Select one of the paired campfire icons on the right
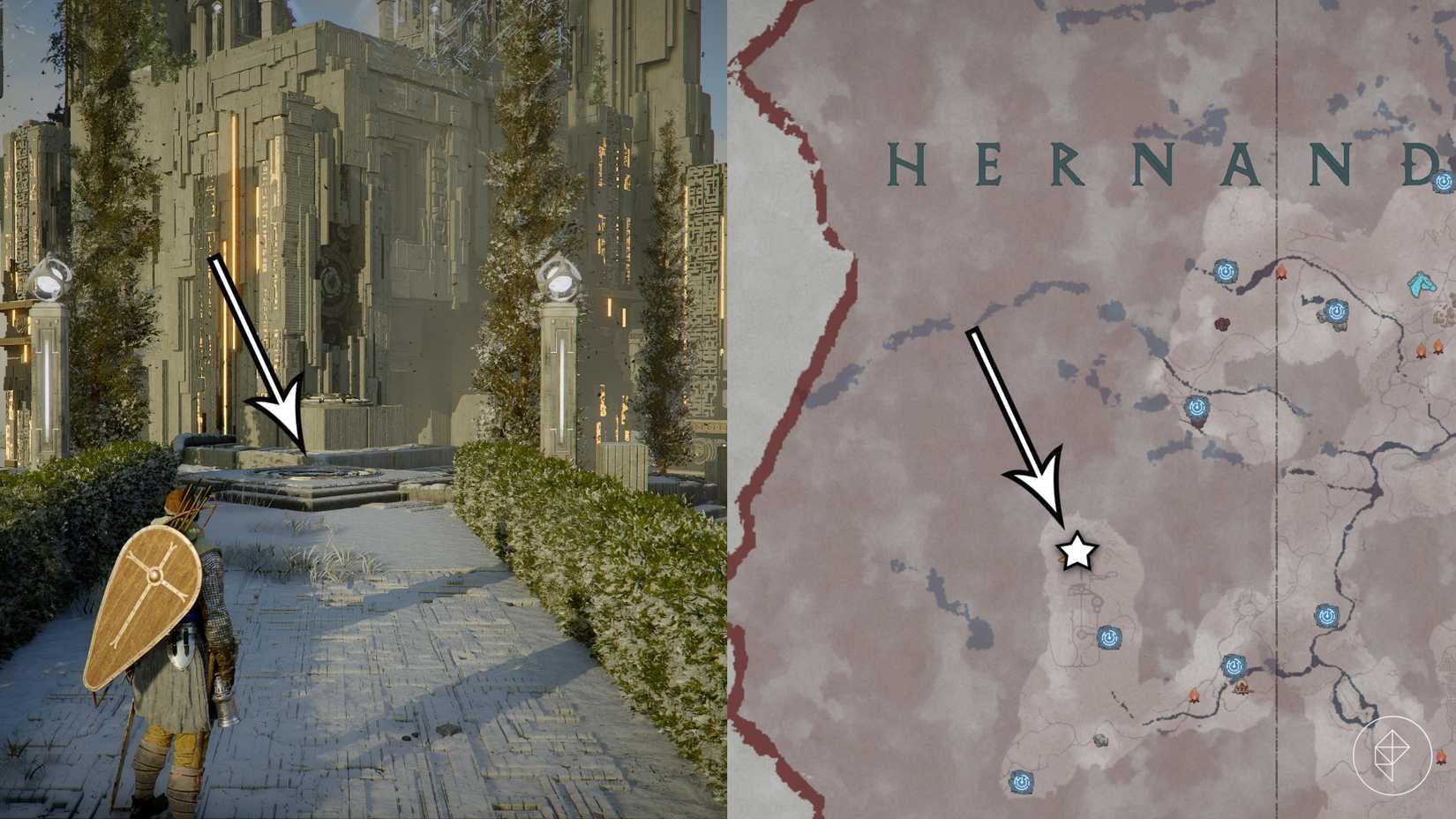Screen dimensions: 1456x819 pos(1421,350)
